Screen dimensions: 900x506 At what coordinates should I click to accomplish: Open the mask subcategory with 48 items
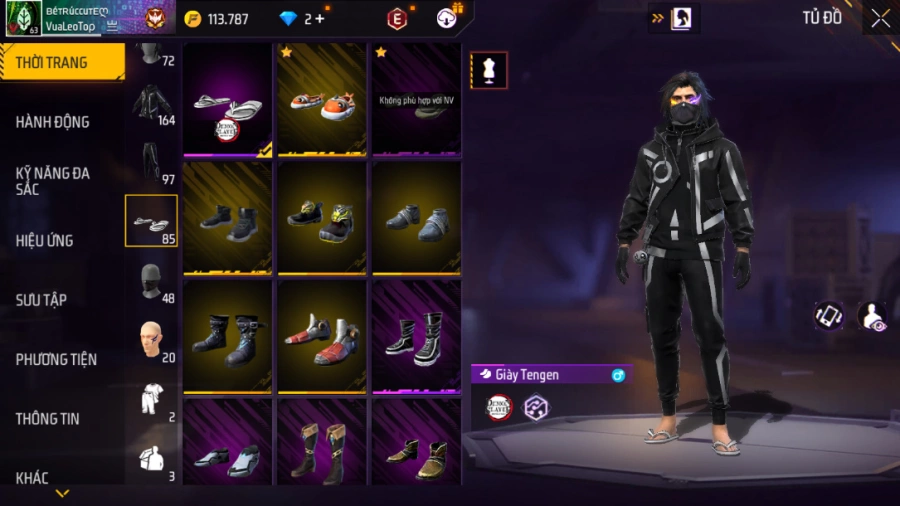coord(152,281)
